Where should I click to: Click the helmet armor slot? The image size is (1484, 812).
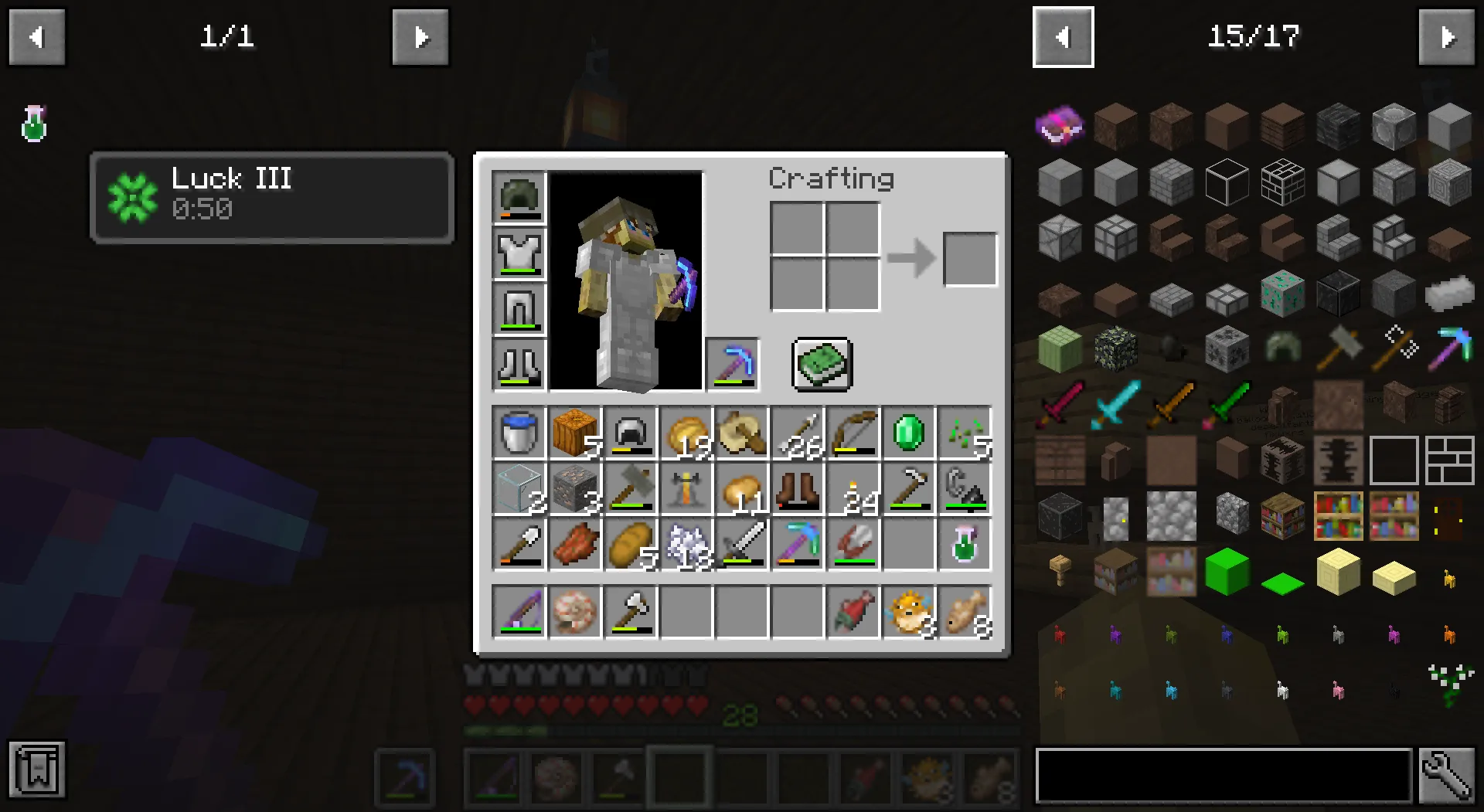[x=519, y=197]
